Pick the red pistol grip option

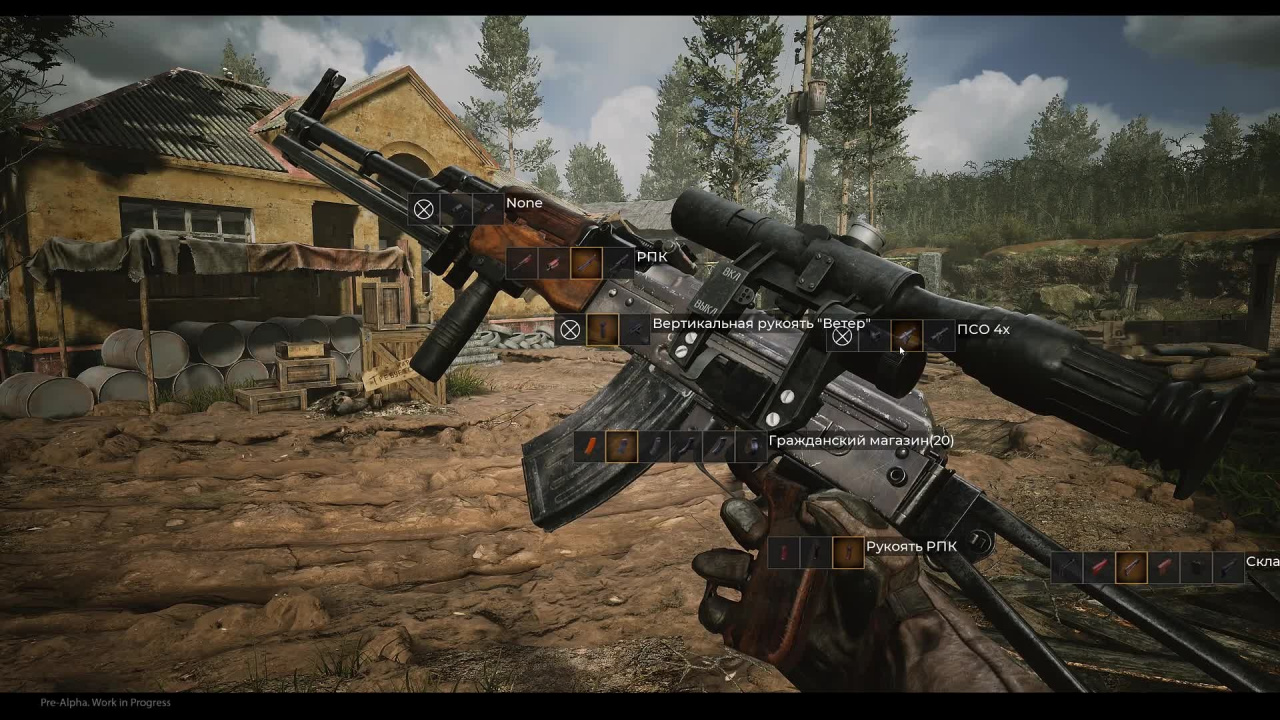point(784,552)
